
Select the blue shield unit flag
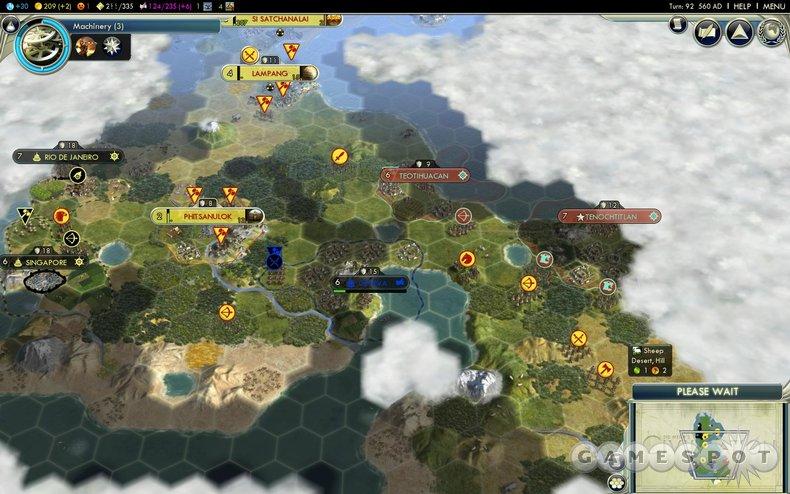[x=273, y=256]
